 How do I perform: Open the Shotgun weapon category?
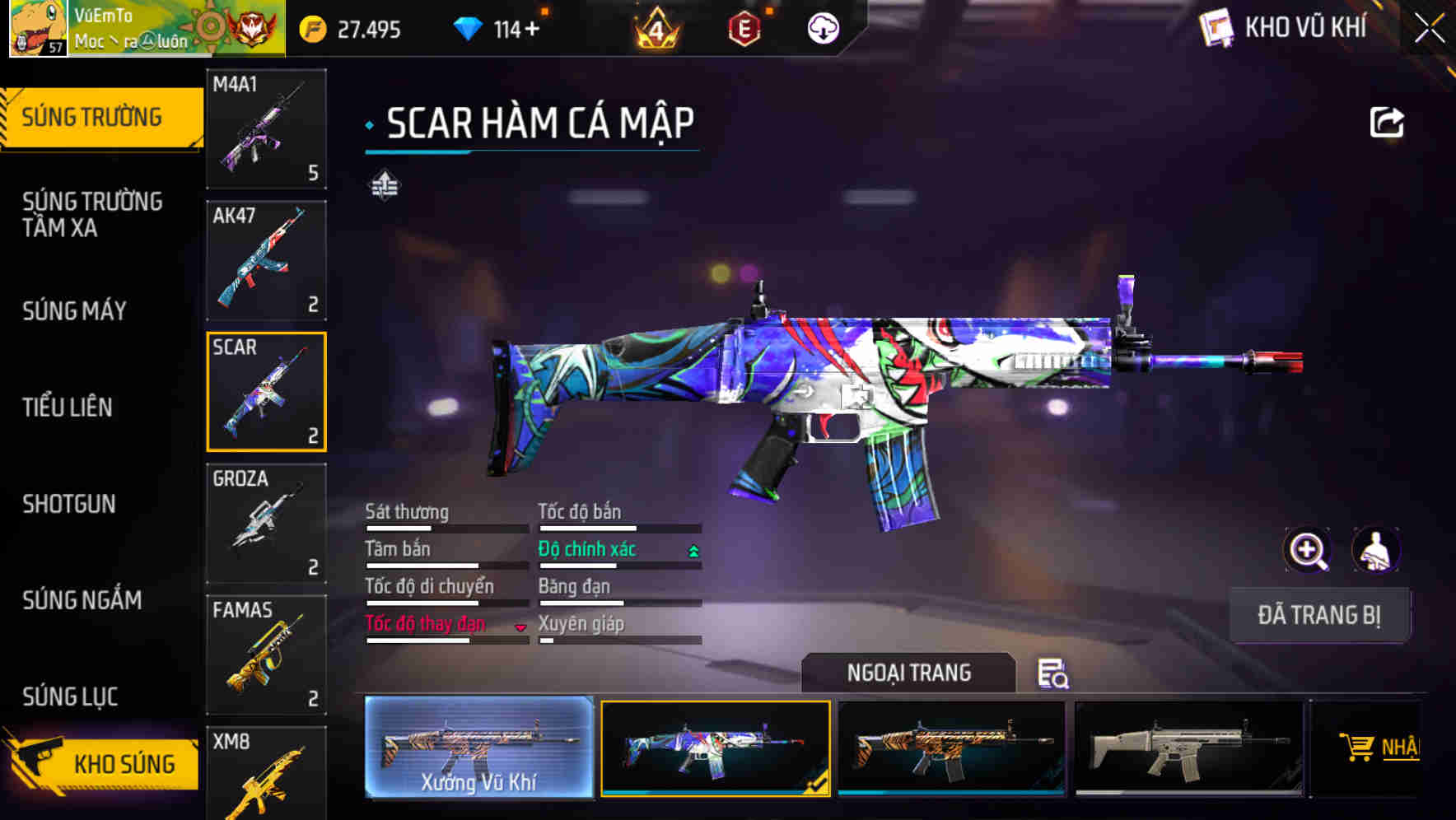[70, 504]
